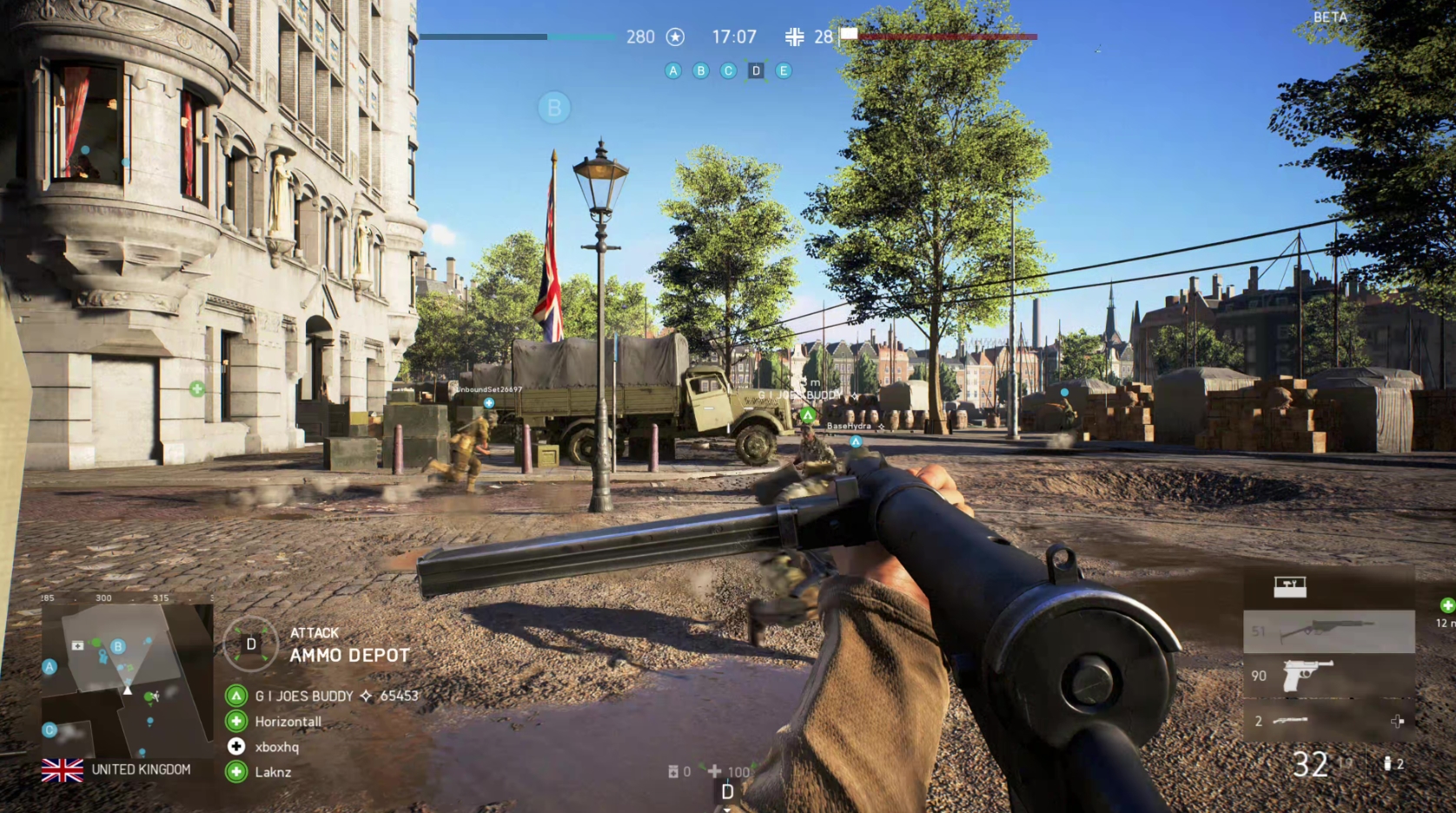Click the circular objective D icon near ATTACK text

click(252, 644)
